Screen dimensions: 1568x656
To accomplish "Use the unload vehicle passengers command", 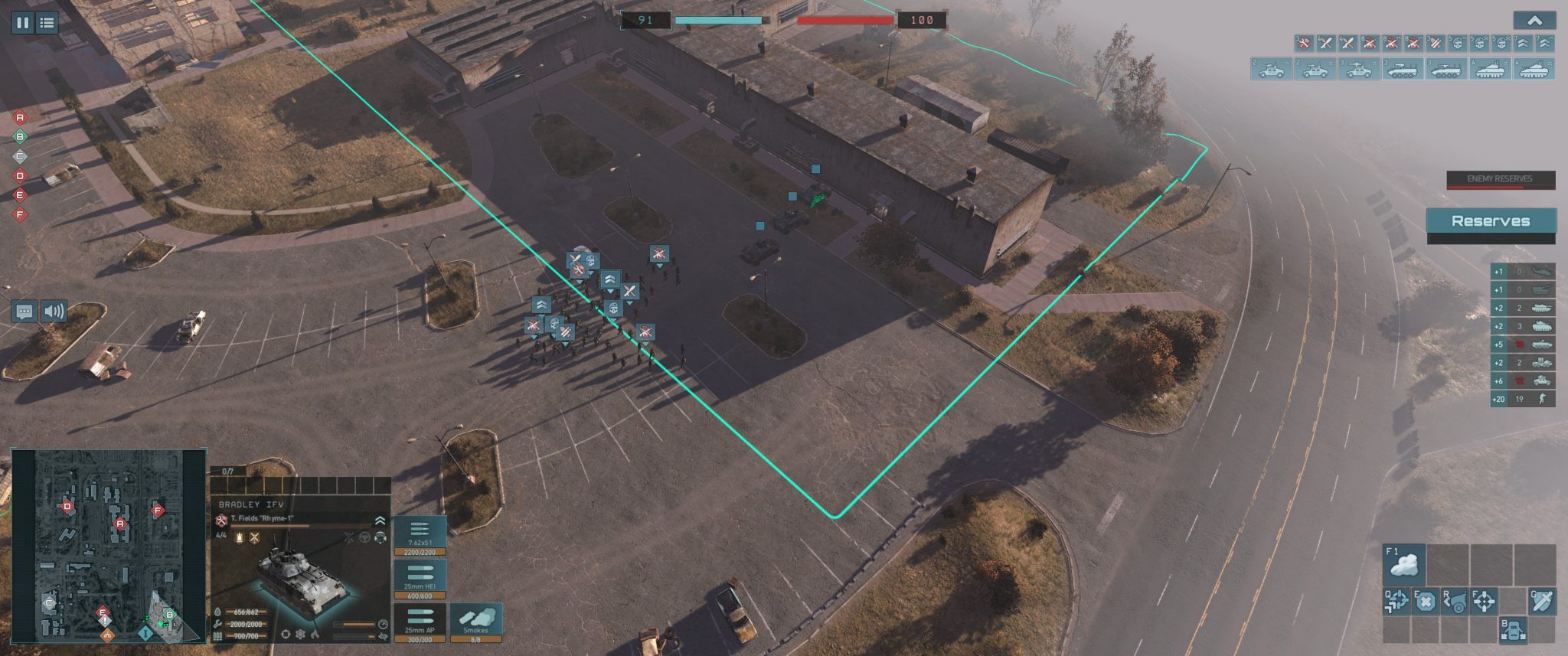I will coord(1513,630).
